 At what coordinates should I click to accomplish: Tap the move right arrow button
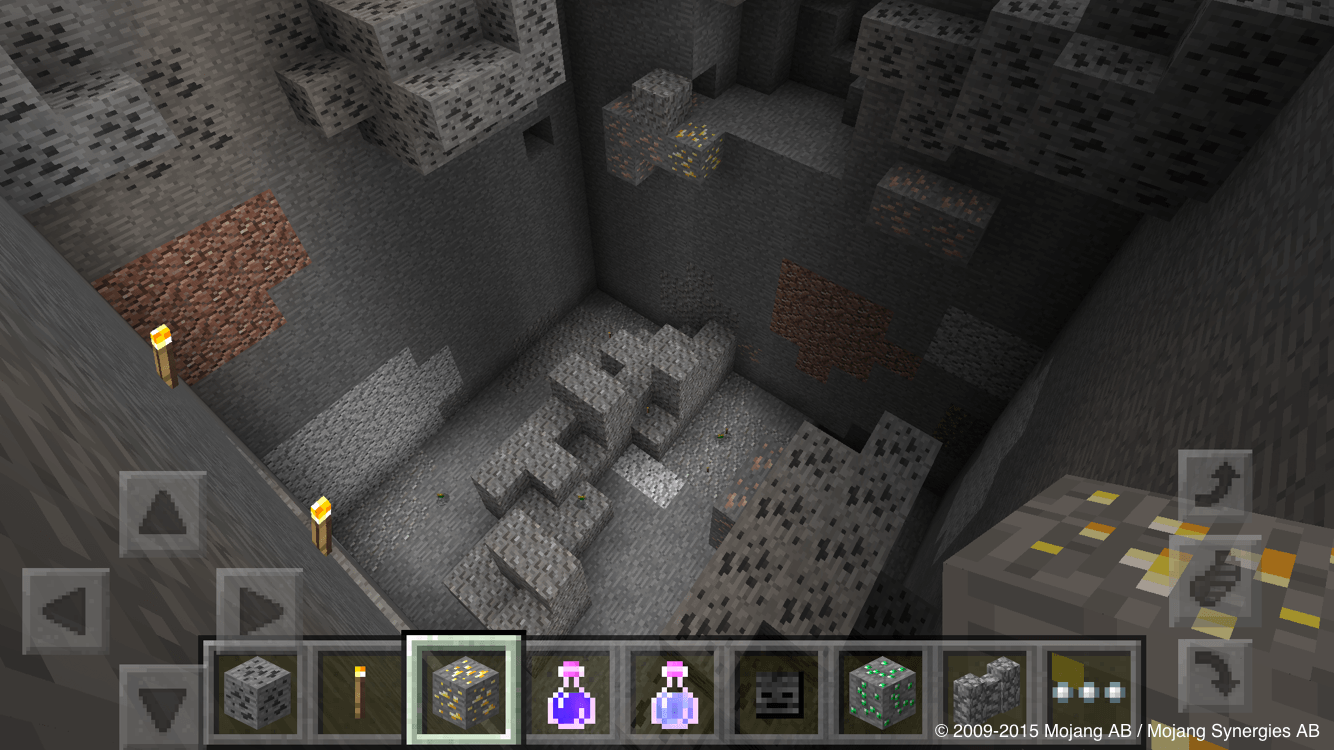[x=259, y=611]
